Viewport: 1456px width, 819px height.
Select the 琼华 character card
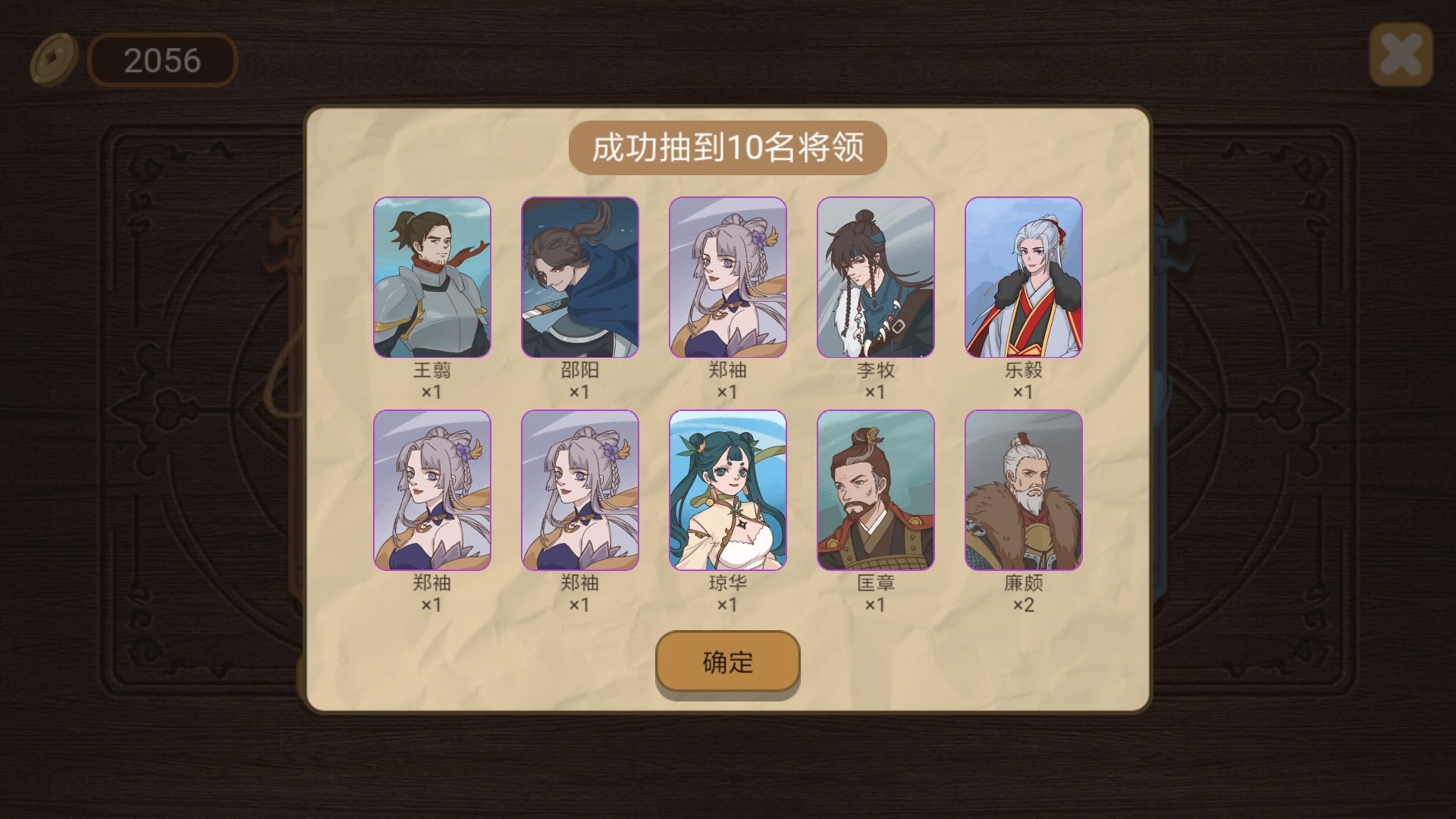point(728,491)
